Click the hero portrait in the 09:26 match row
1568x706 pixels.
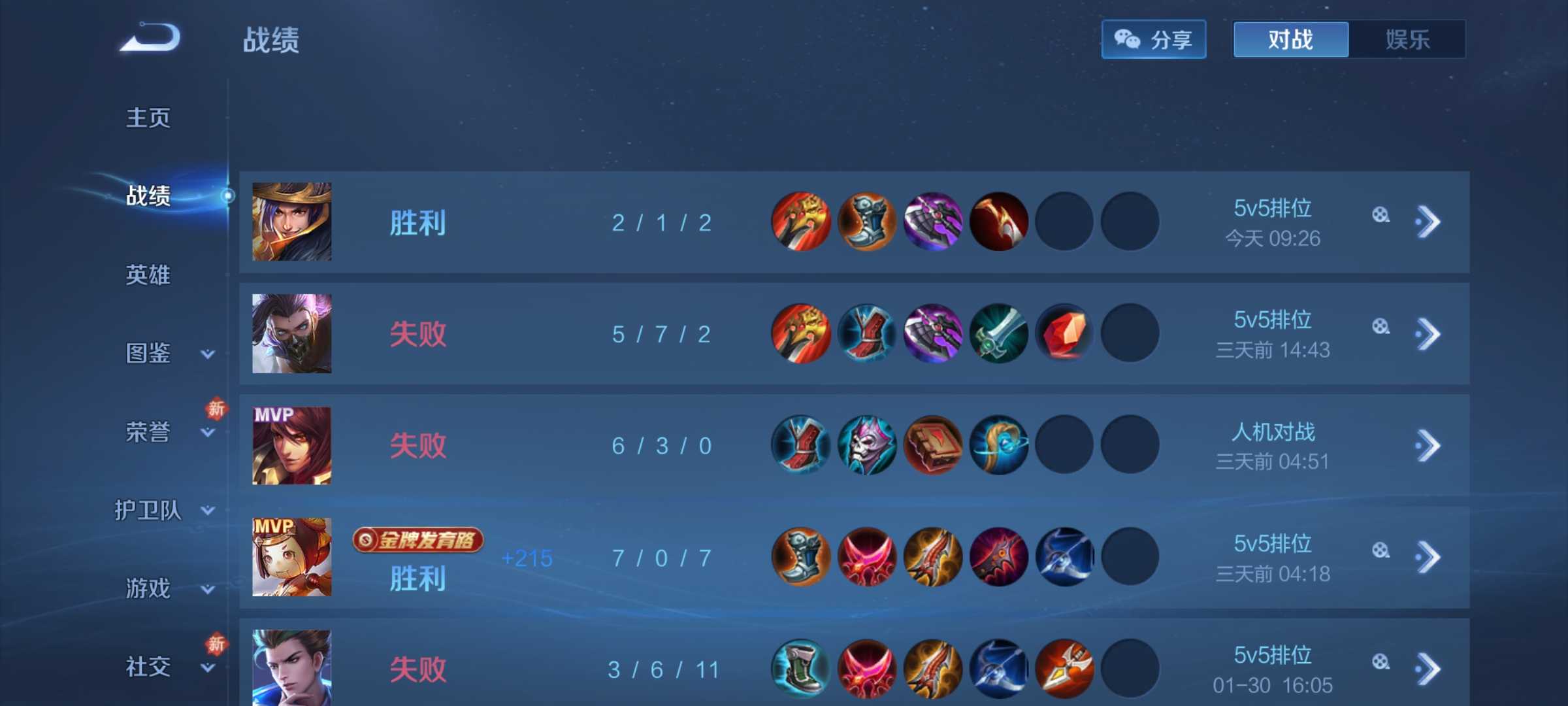tap(292, 222)
